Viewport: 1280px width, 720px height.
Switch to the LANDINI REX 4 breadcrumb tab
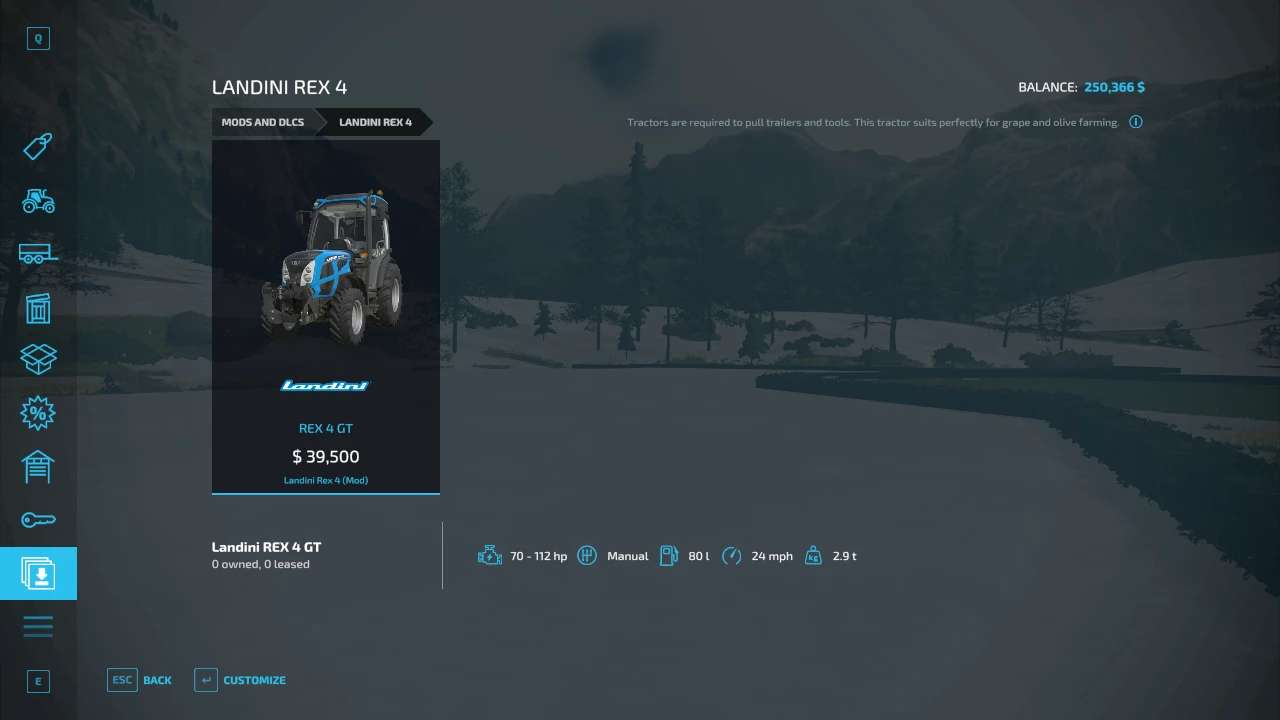376,121
